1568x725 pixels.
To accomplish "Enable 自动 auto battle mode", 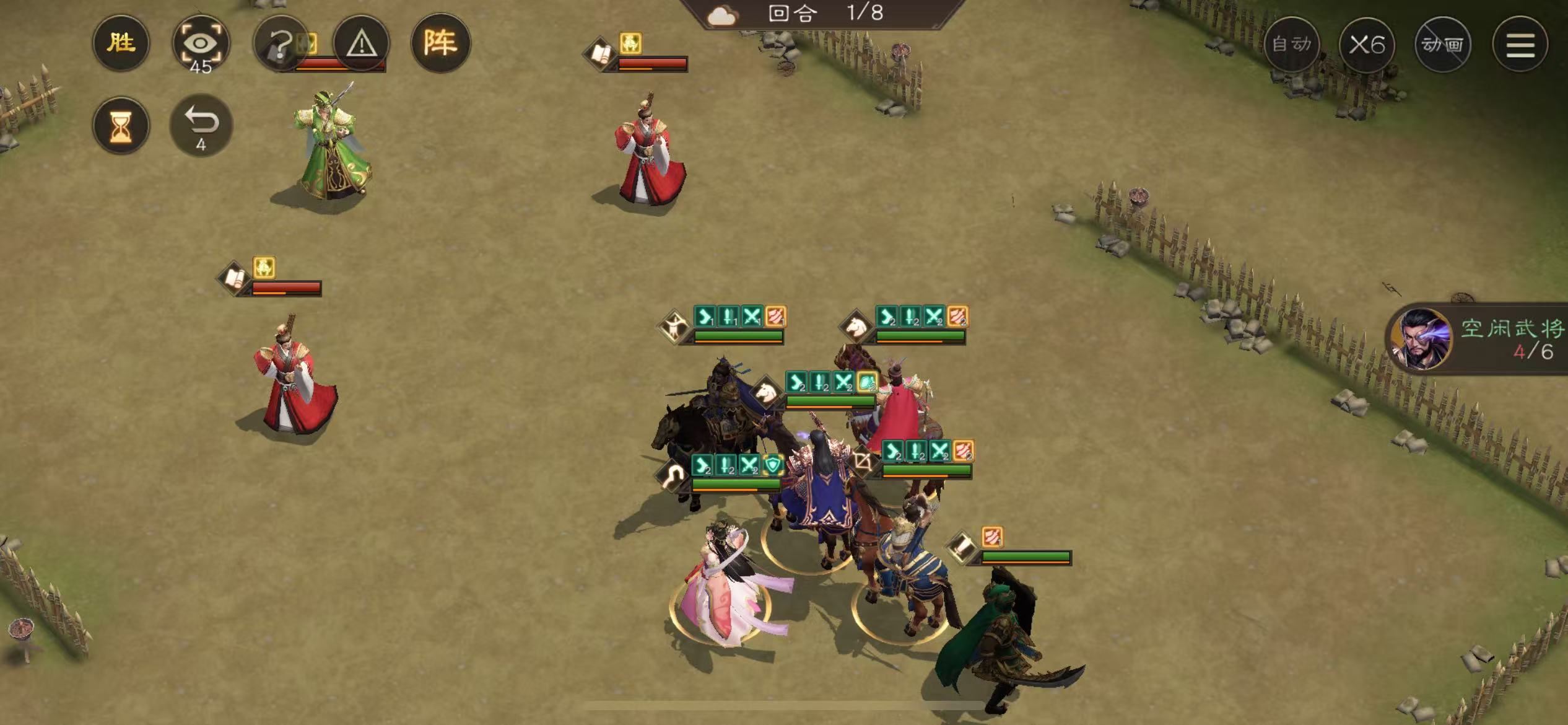I will pos(1291,45).
